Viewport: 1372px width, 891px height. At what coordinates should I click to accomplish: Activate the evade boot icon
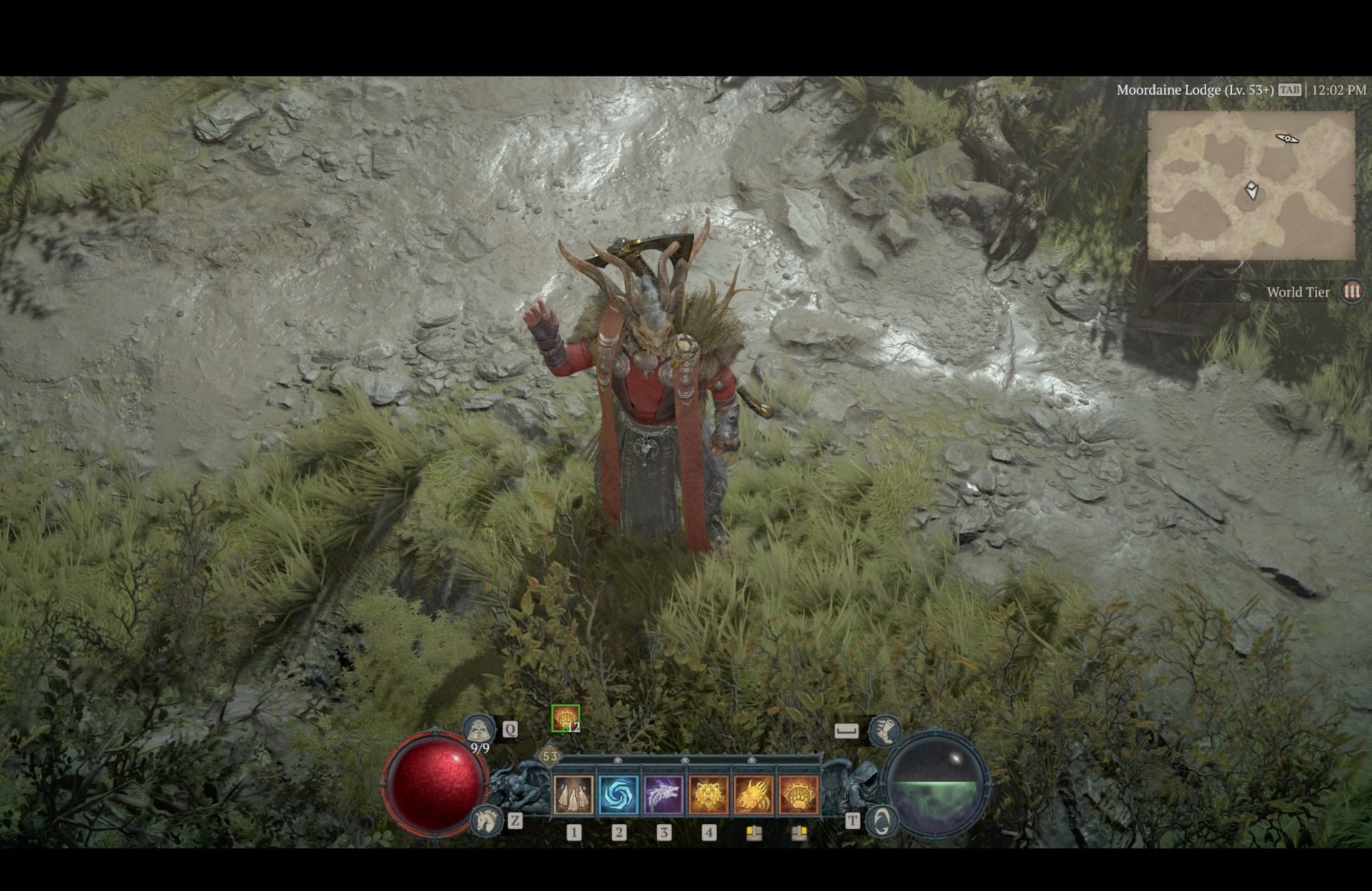tap(885, 730)
